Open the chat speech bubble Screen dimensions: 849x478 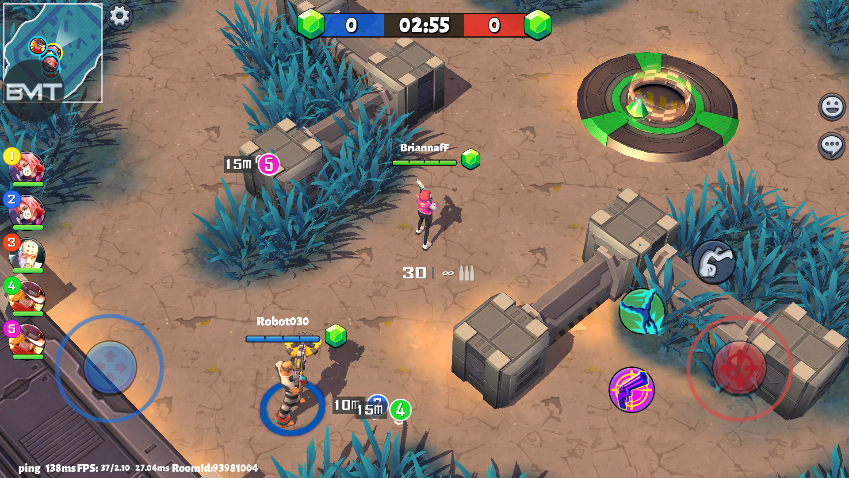[831, 146]
